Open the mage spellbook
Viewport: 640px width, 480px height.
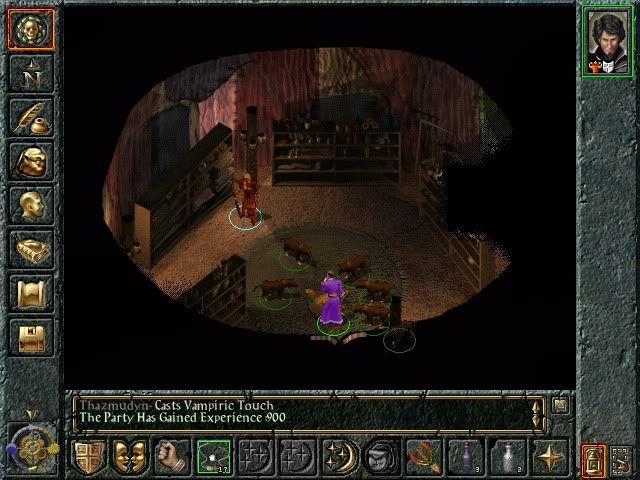pyautogui.click(x=30, y=249)
